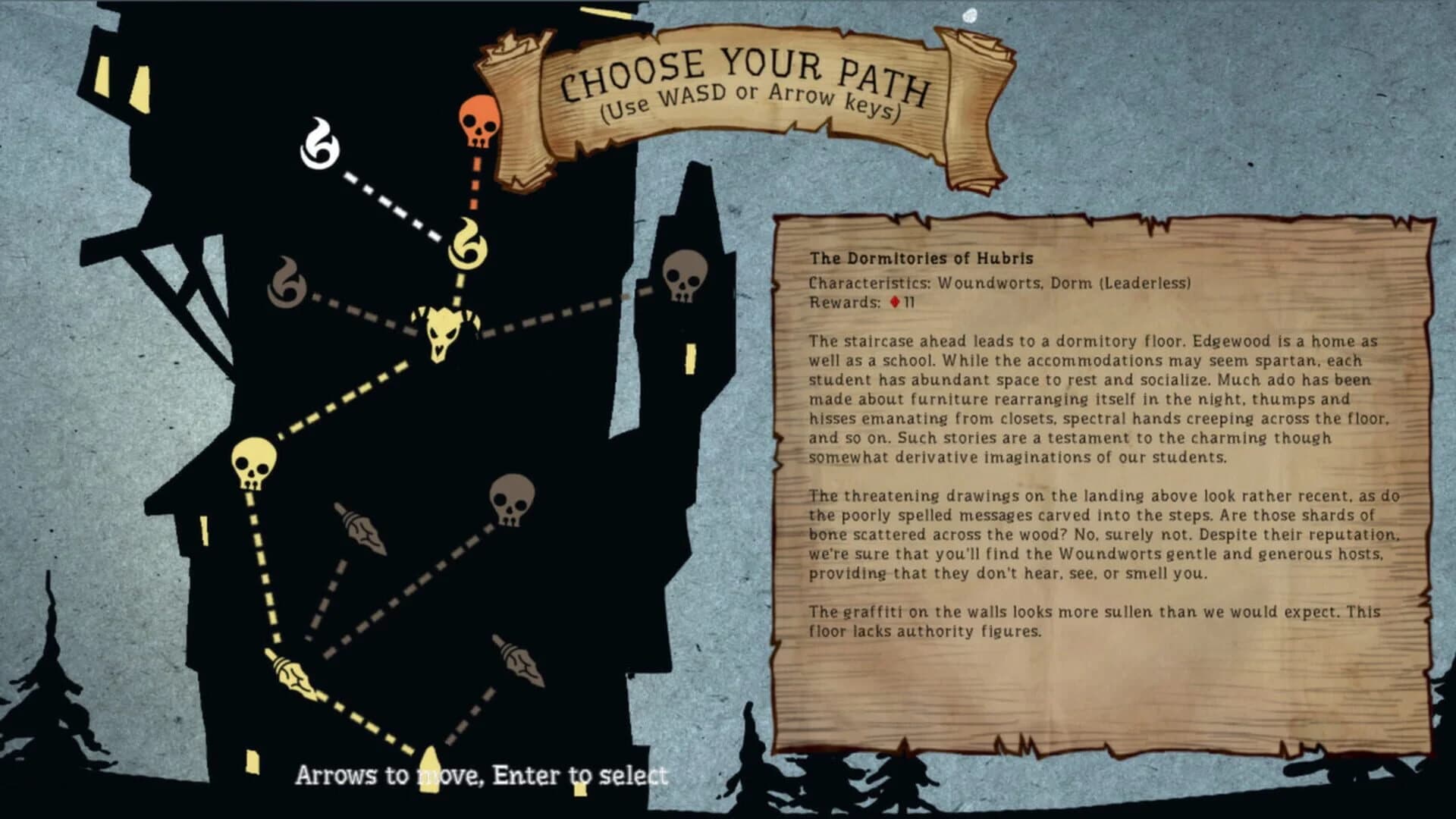This screenshot has height=819, width=1456.
Task: Select the large goat skull boss node
Action: (444, 334)
